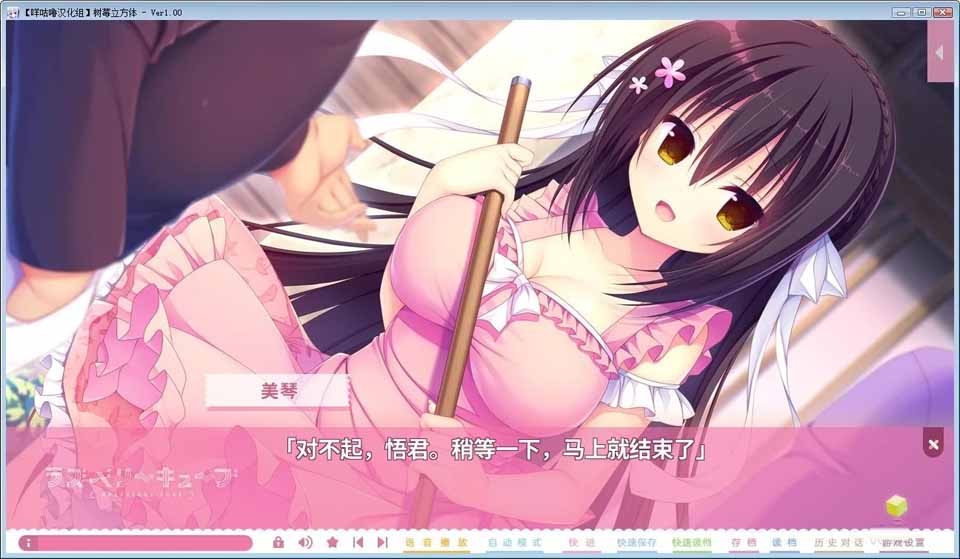This screenshot has height=559, width=960.
Task: Toggle the lock icon in the toolbar
Action: click(279, 542)
